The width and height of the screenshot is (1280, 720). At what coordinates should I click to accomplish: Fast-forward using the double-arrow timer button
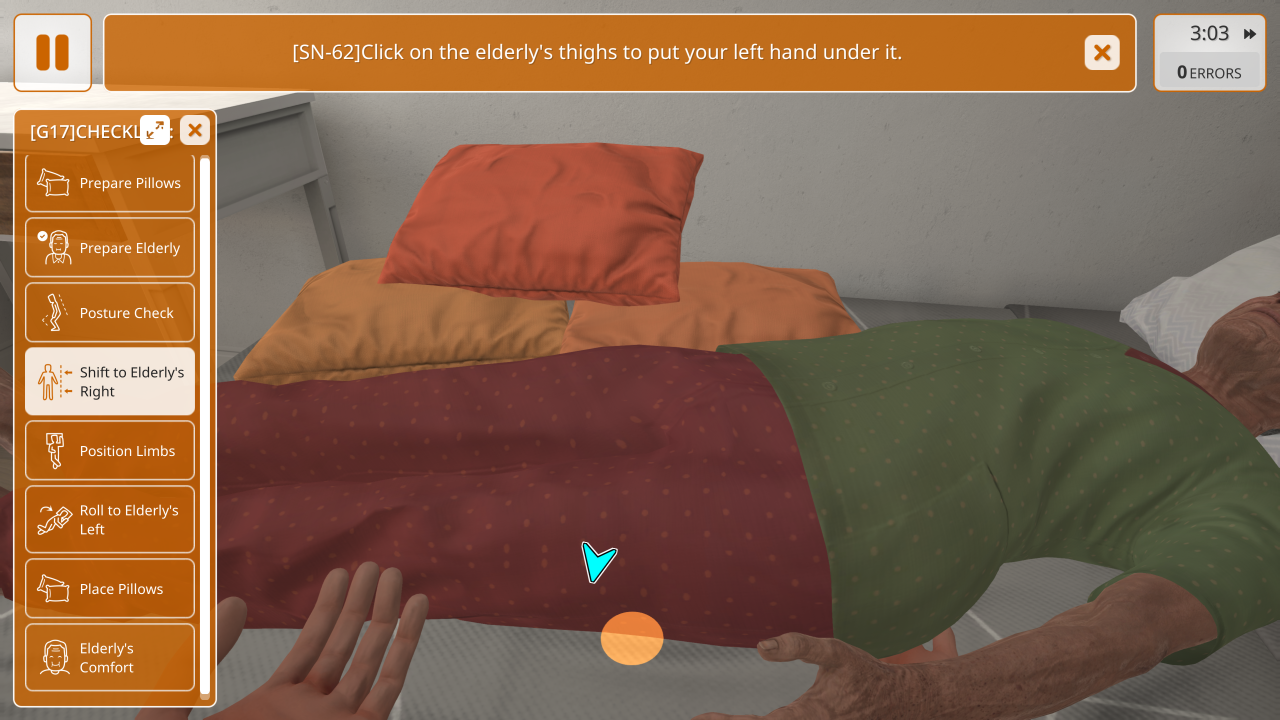coord(1250,34)
